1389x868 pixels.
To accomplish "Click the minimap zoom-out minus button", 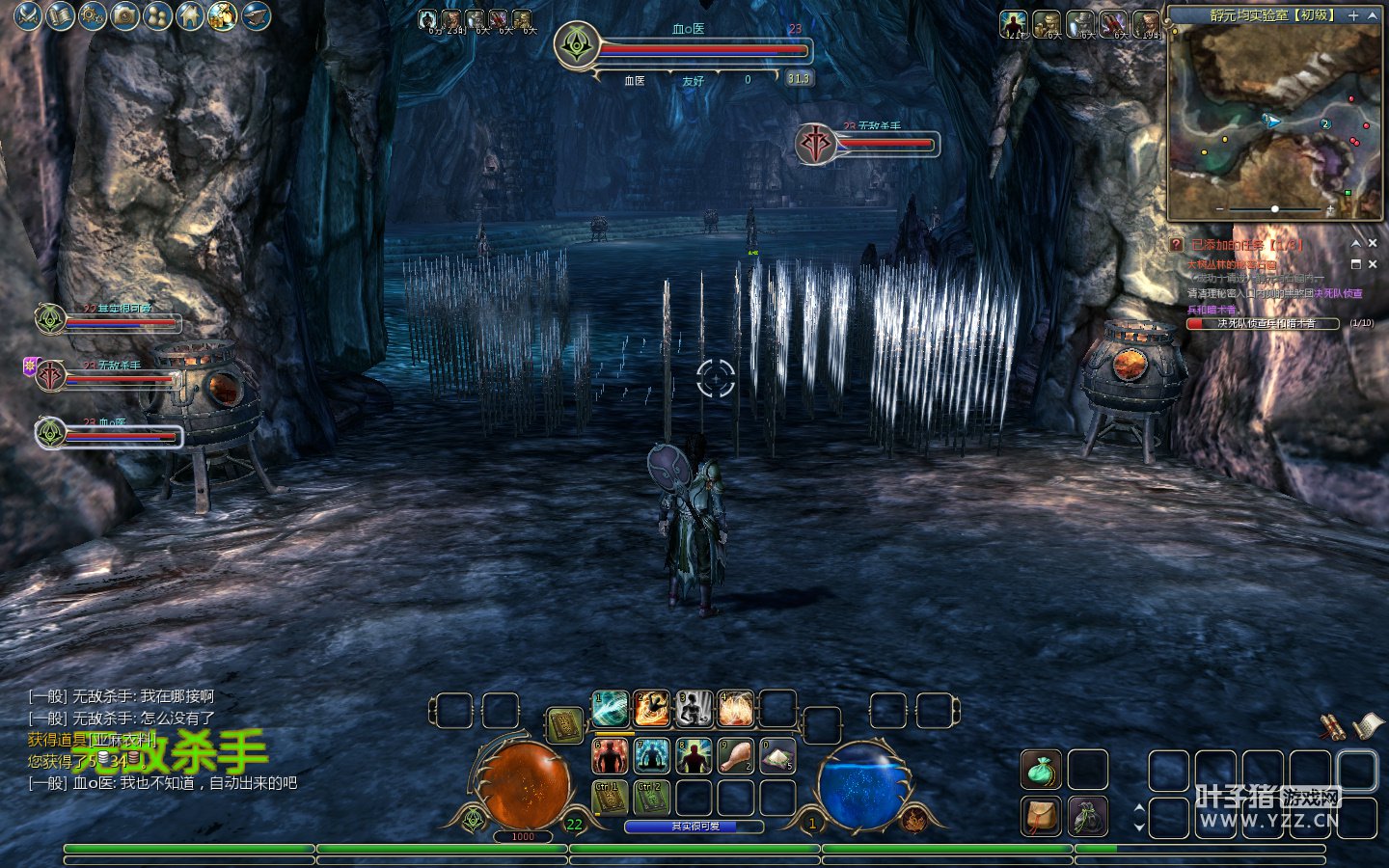I will (1220, 209).
